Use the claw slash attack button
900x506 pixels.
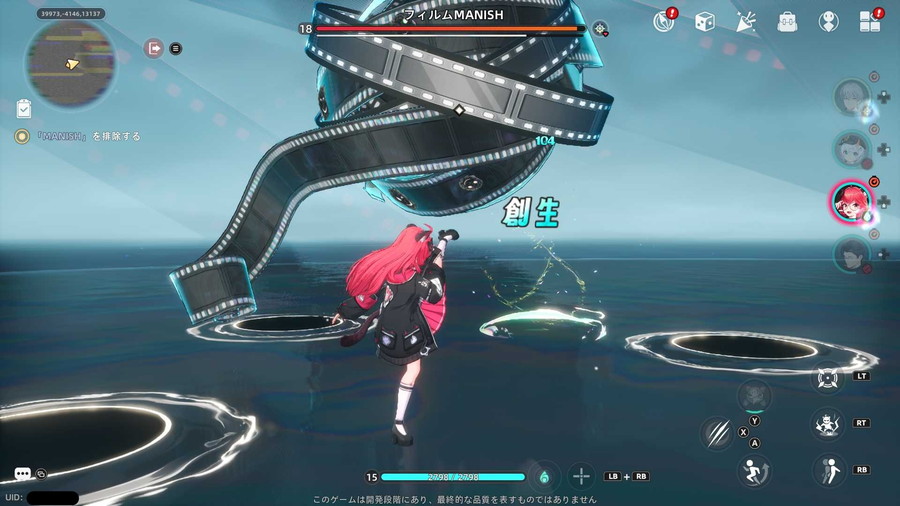[x=717, y=431]
